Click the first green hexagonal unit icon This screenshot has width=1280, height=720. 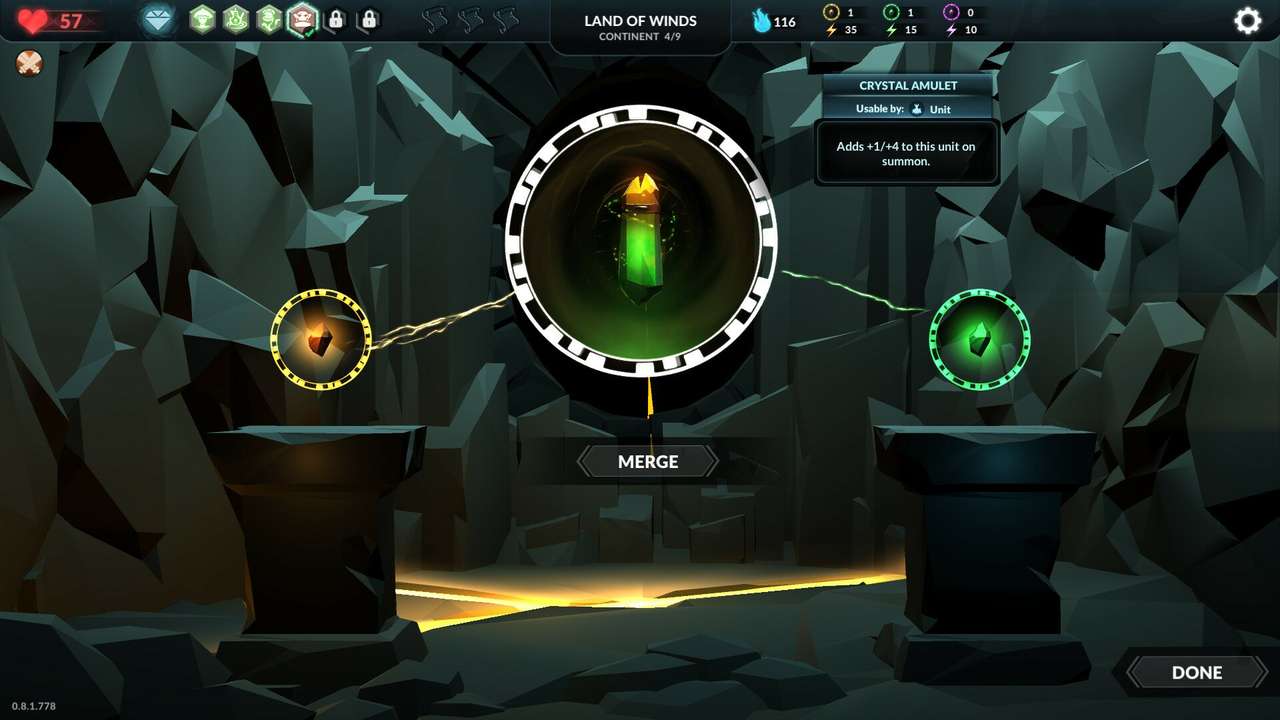pyautogui.click(x=202, y=19)
